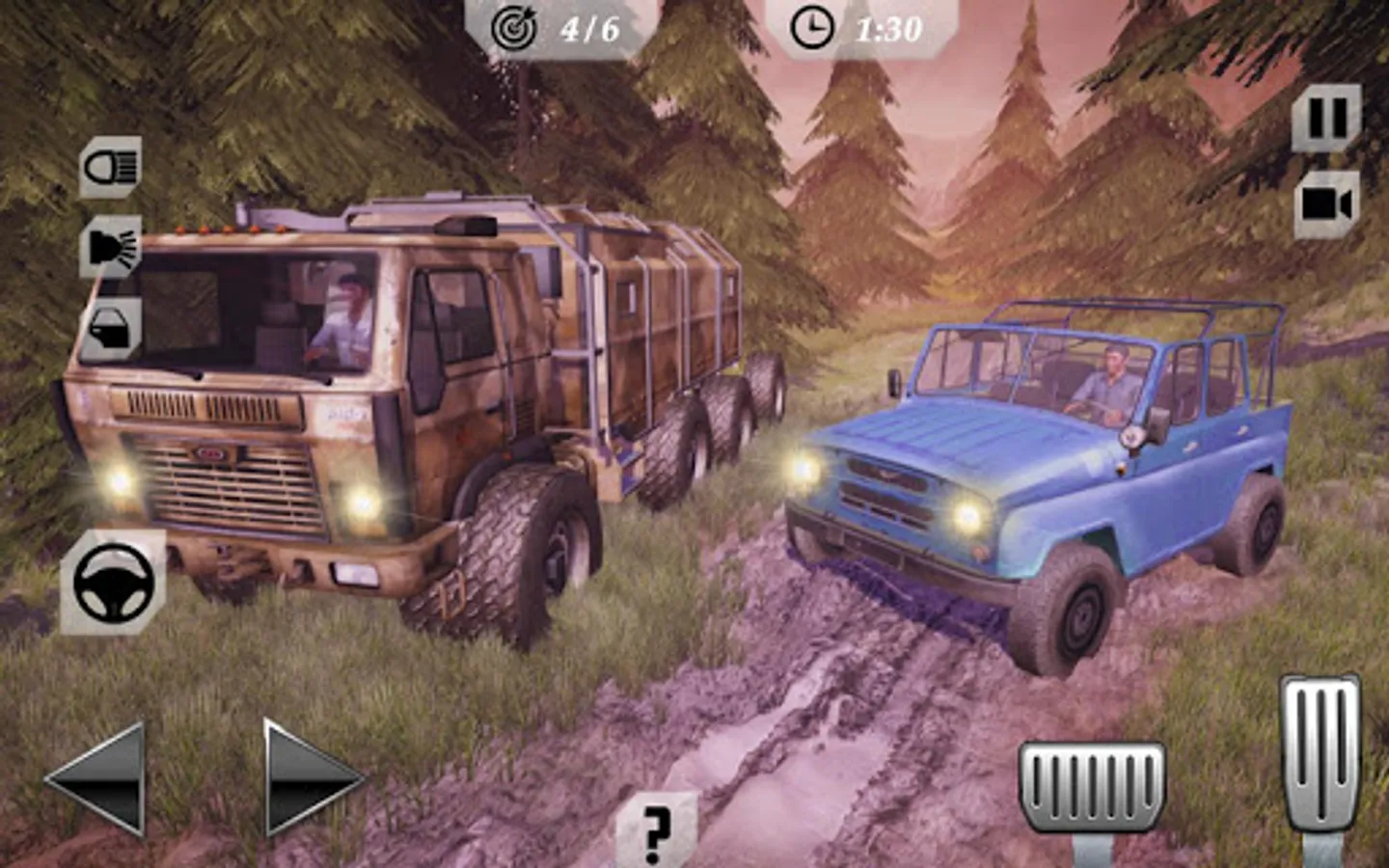
Task: Change control mode with steering wheel icon
Action: pyautogui.click(x=114, y=582)
